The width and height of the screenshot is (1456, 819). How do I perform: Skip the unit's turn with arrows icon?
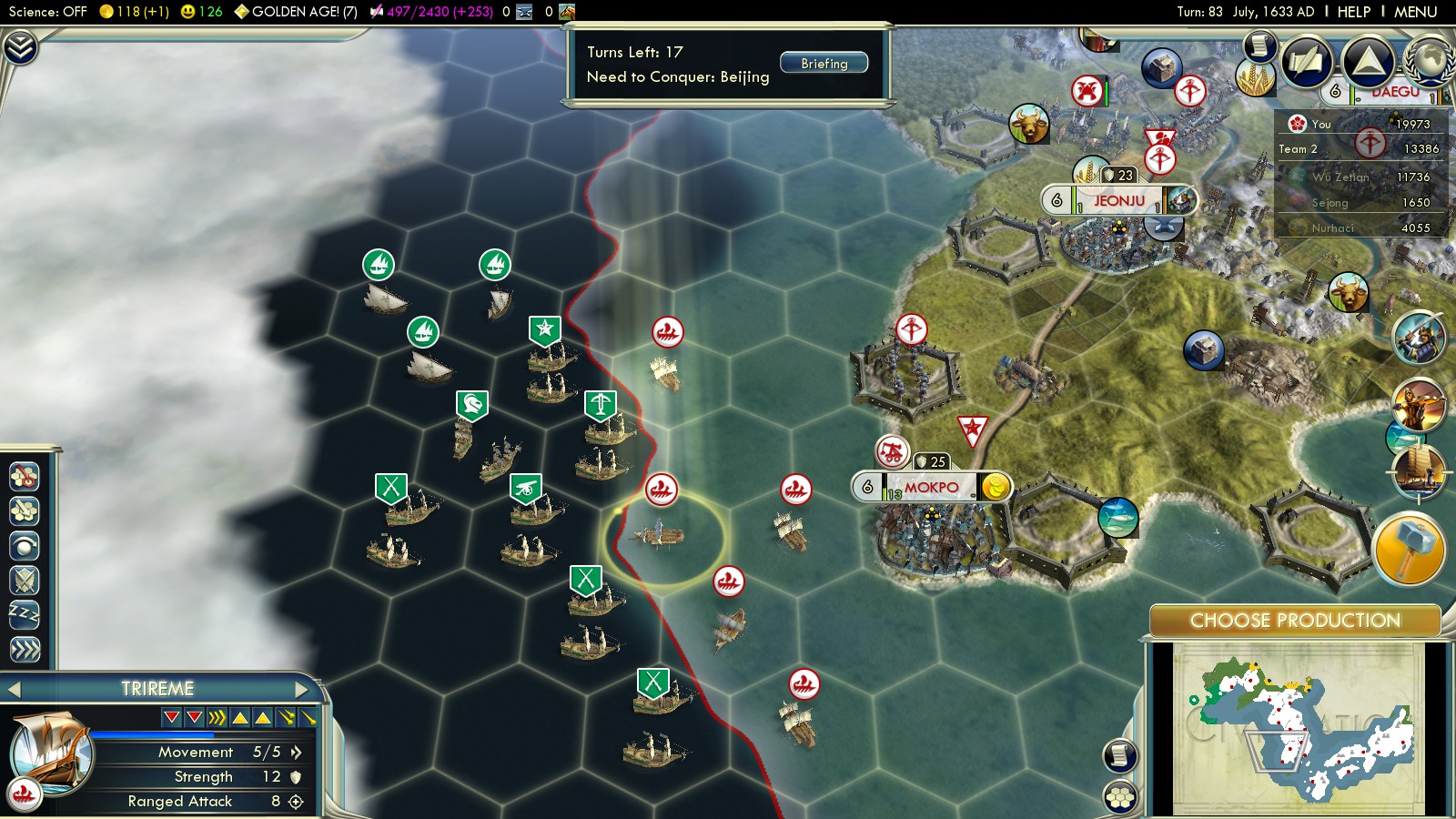(25, 649)
